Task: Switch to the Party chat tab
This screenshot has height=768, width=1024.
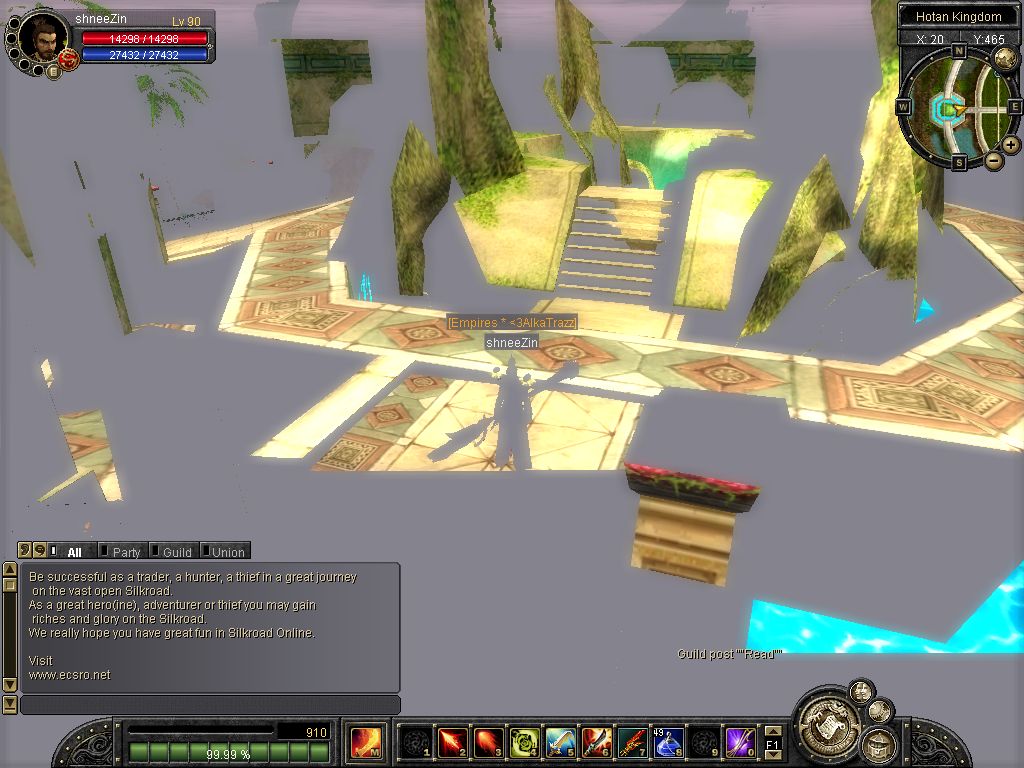Action: click(125, 551)
